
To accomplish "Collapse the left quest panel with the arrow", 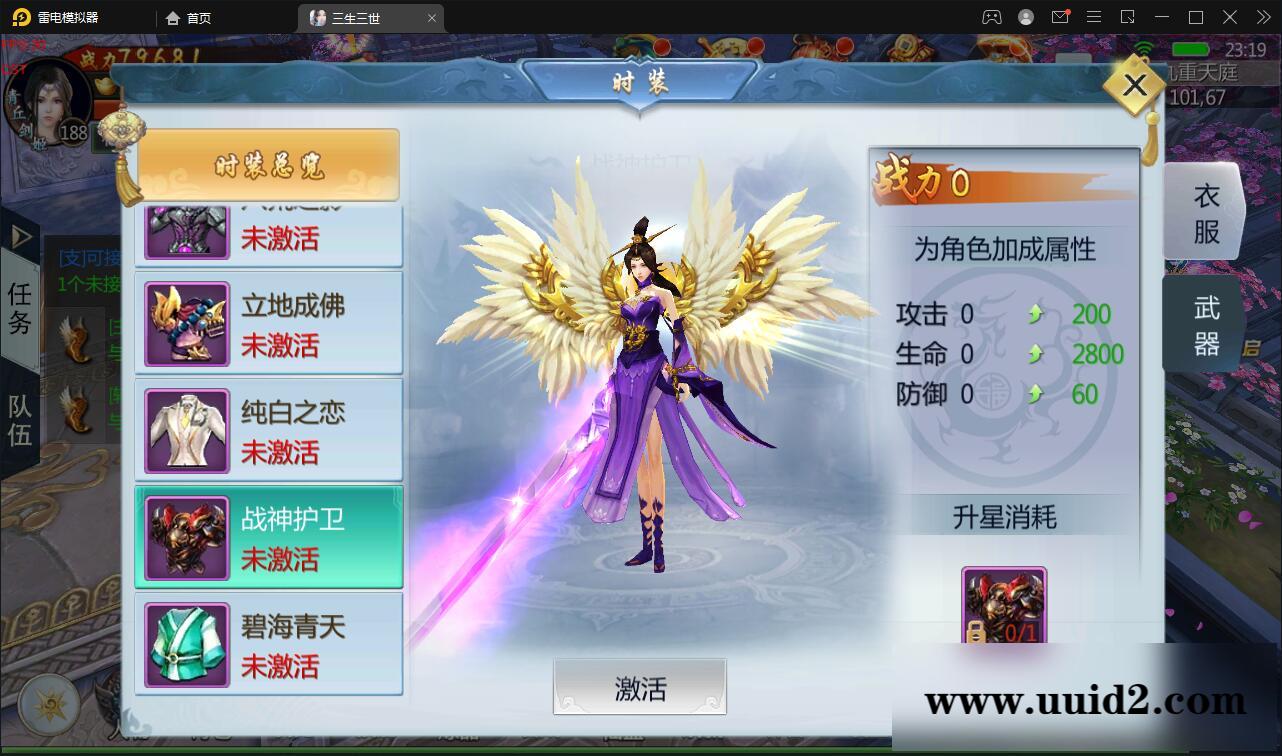I will click(x=20, y=237).
